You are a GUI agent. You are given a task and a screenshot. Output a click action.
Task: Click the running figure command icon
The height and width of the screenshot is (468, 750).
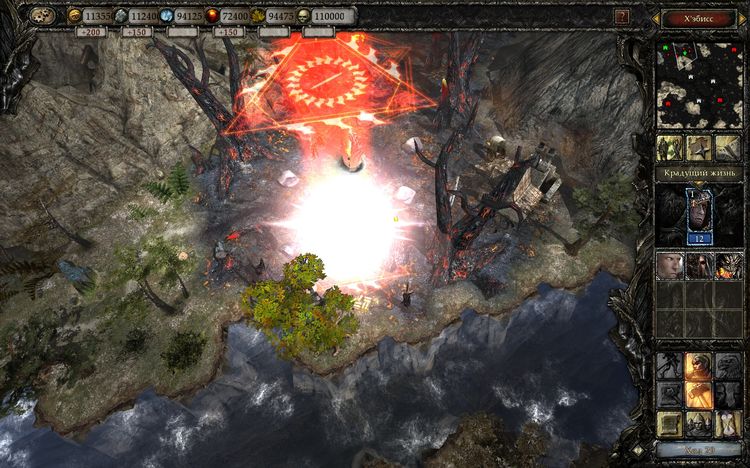click(x=670, y=366)
